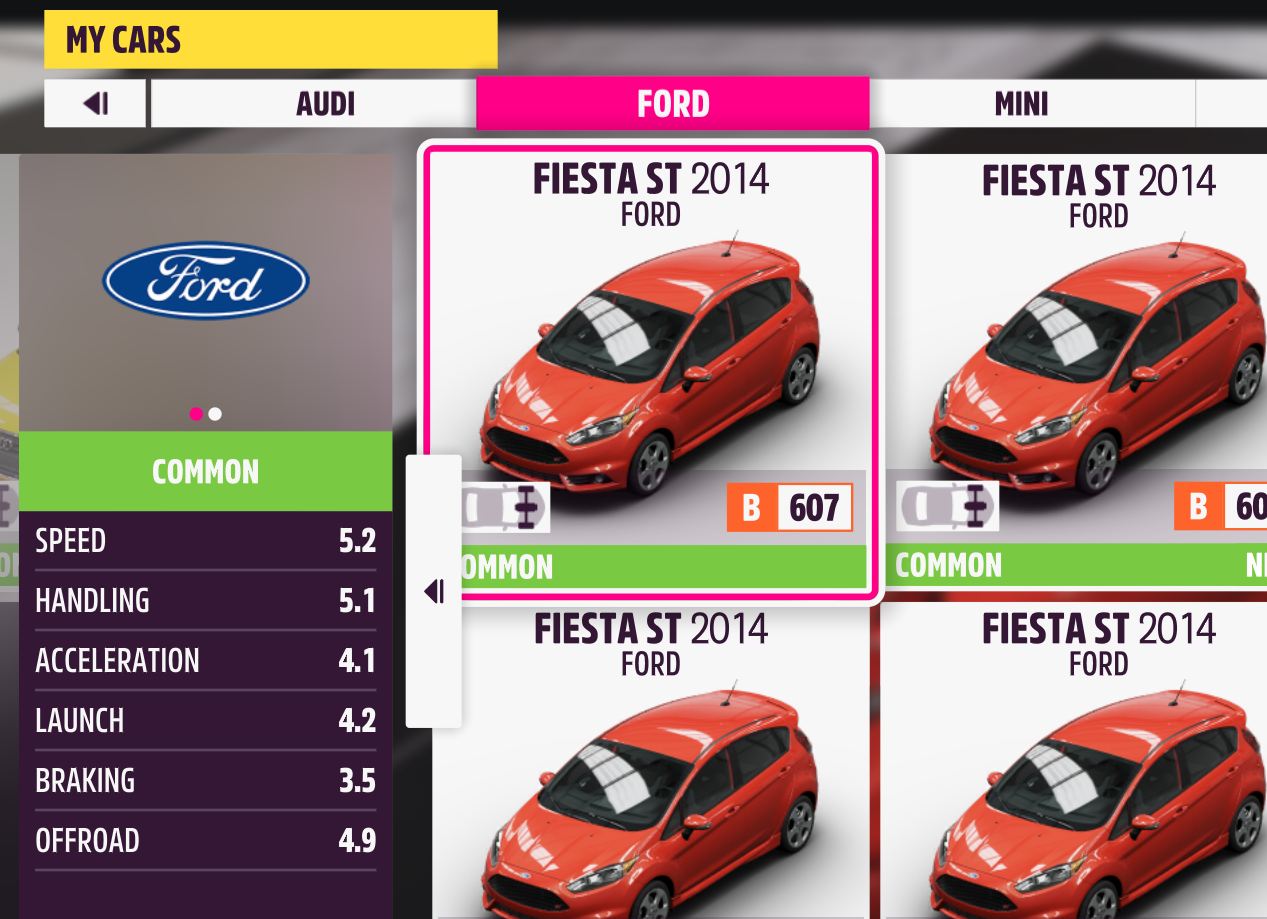Choose the pink-outlined Fiesta ST 2014 card
Image resolution: width=1267 pixels, height=919 pixels.
[x=651, y=370]
